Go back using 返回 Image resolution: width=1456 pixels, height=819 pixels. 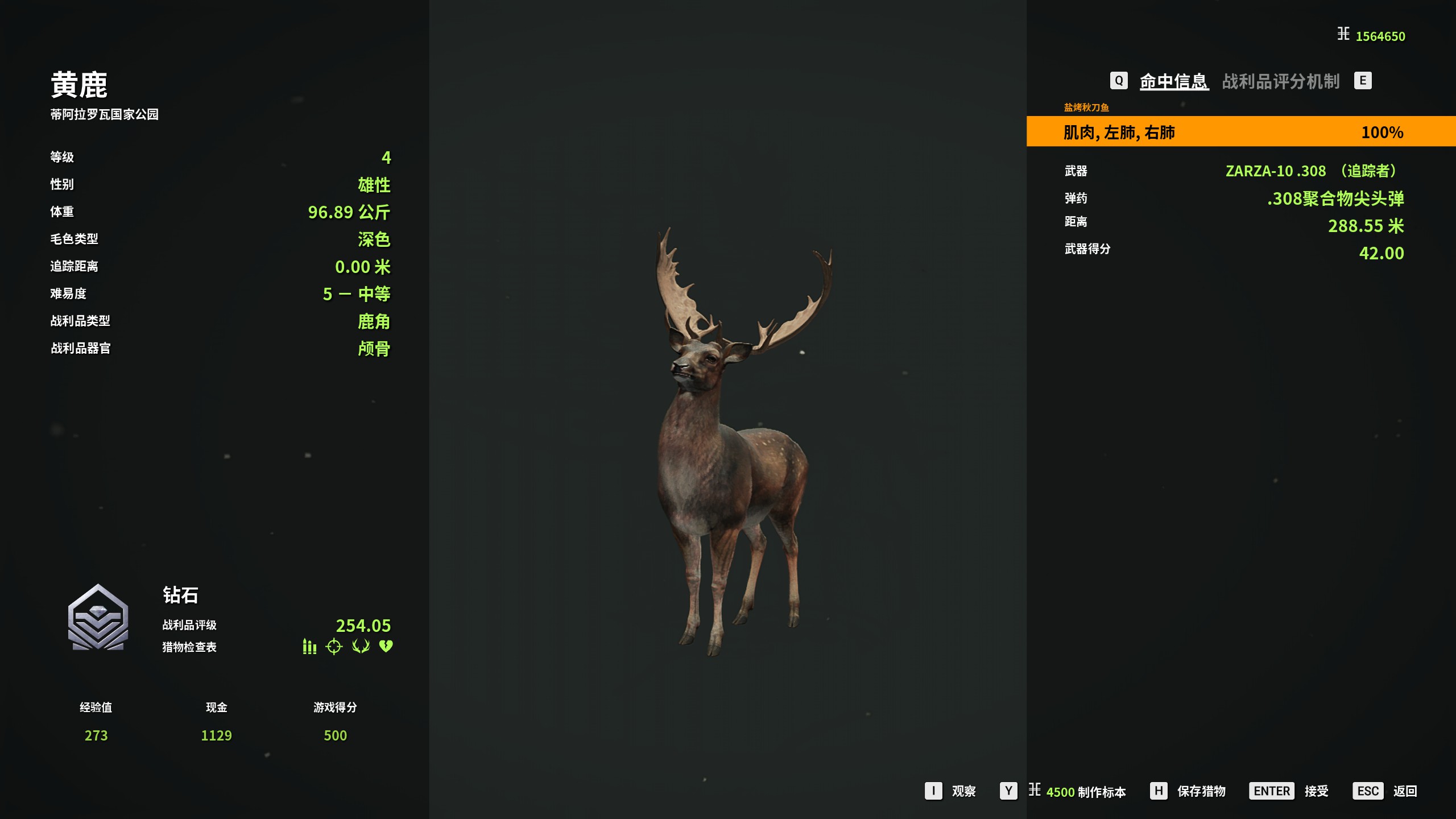tap(1404, 791)
